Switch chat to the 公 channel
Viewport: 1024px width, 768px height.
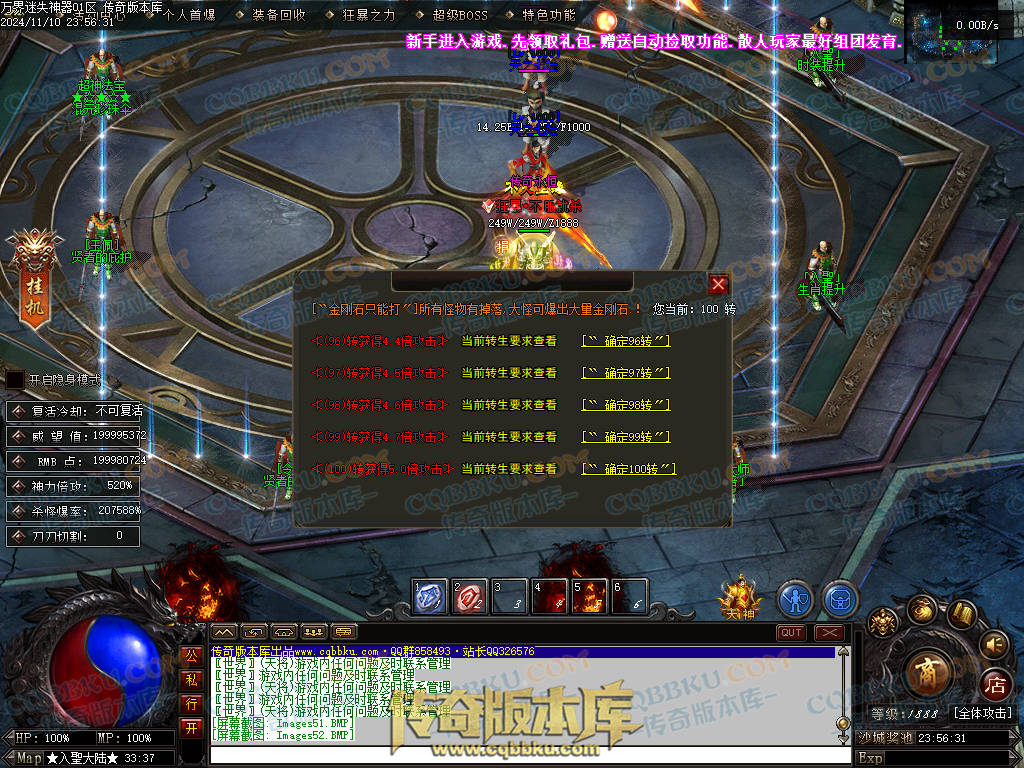[191, 656]
